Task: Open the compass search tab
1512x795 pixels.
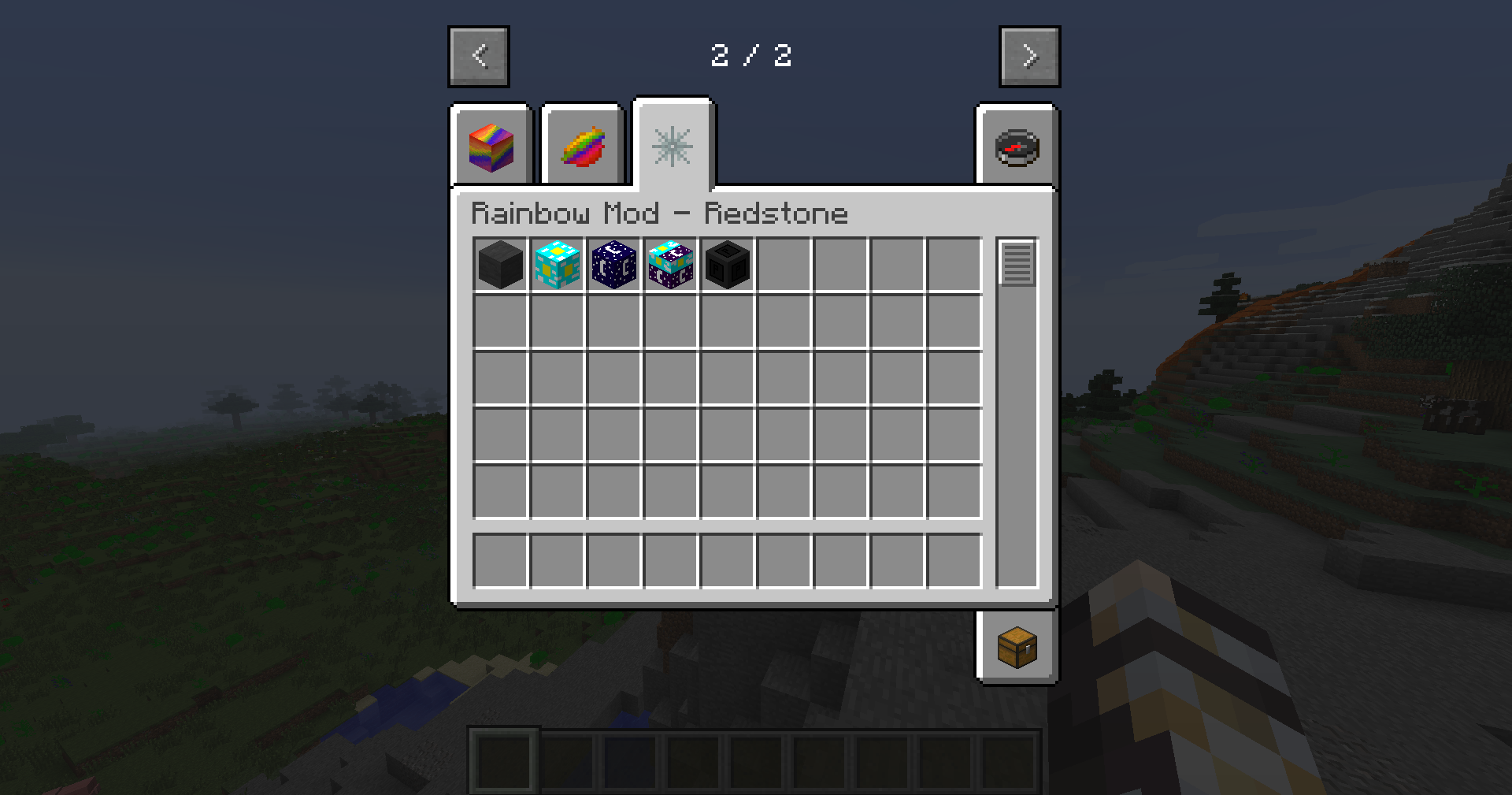Action: tap(1016, 146)
